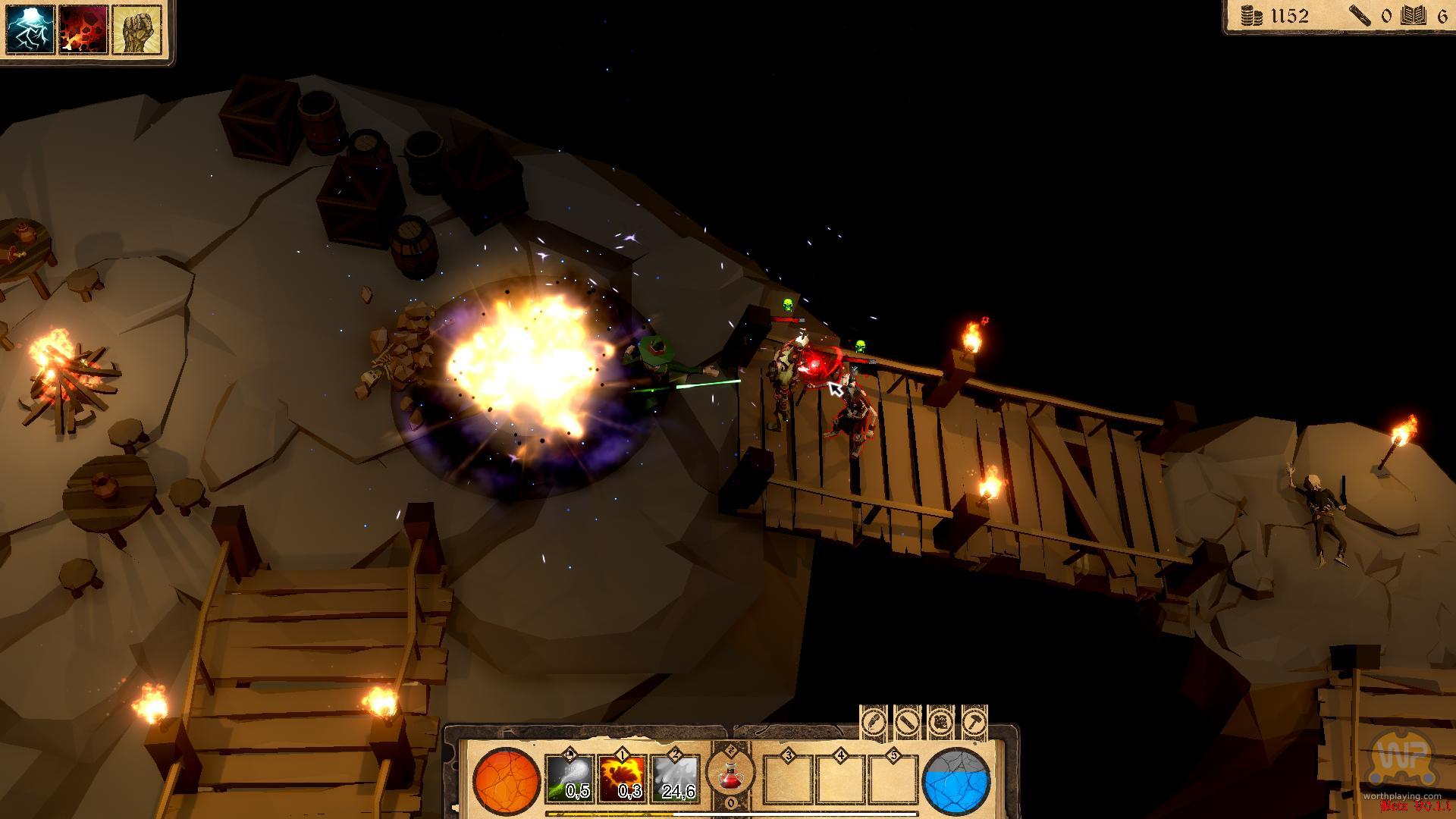
Task: Drink the red health potion
Action: [x=730, y=775]
